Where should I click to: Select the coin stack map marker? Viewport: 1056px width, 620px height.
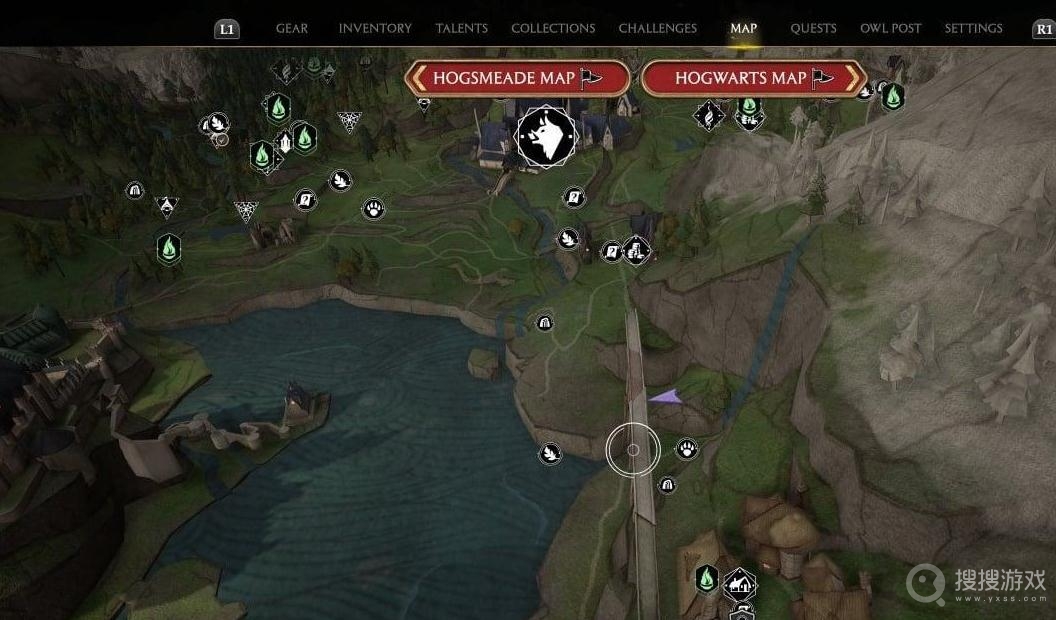pos(637,249)
